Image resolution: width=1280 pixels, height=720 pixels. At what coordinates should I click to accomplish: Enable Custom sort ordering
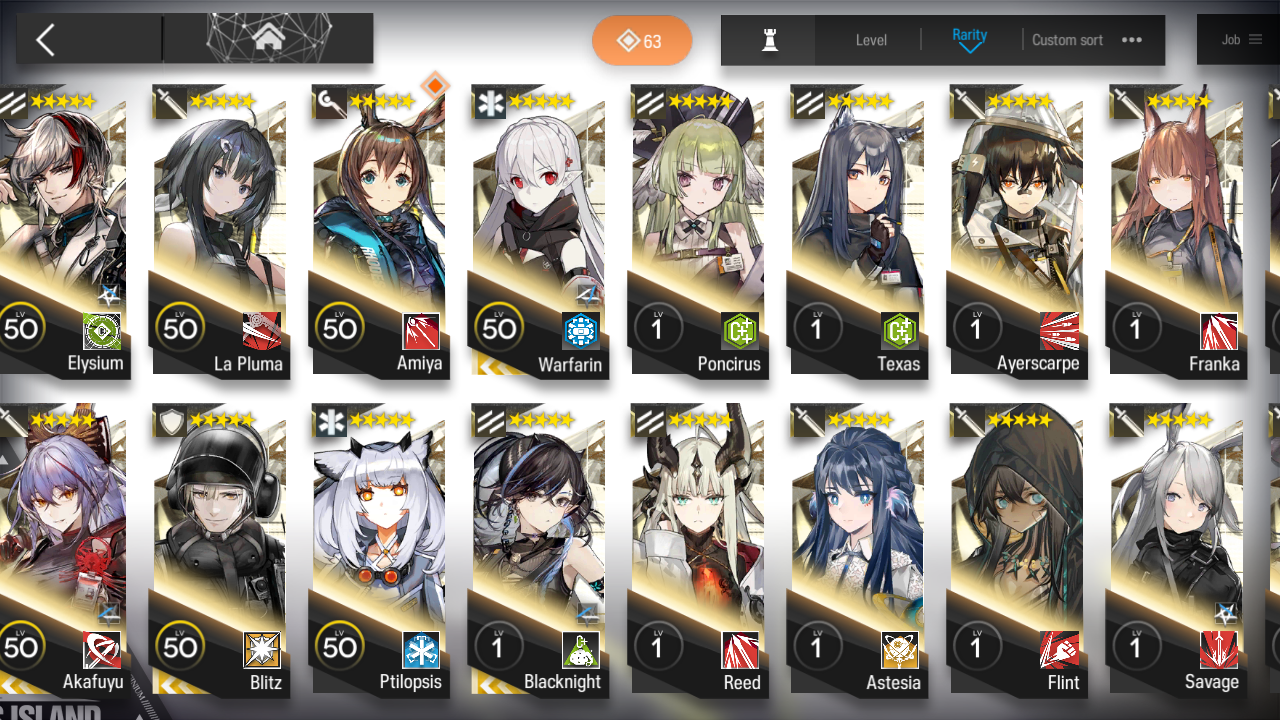click(x=1067, y=40)
